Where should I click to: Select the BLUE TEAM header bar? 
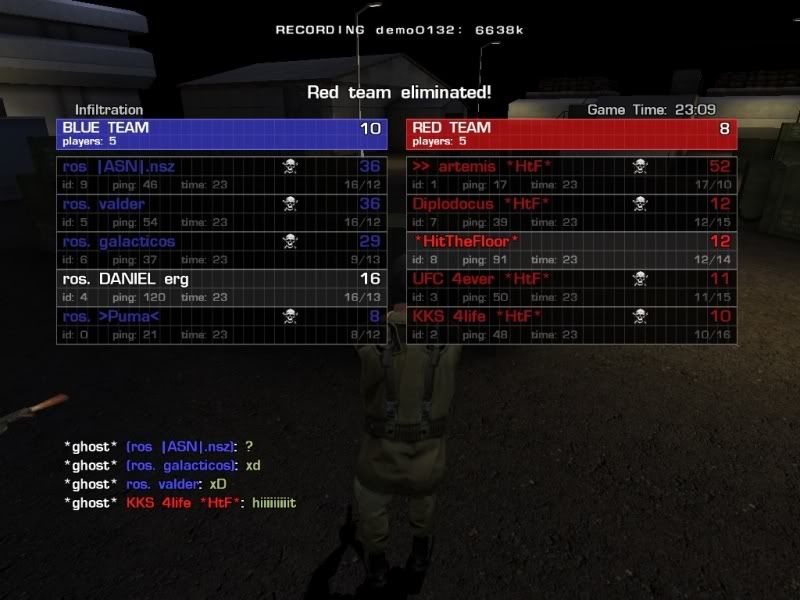coord(222,134)
